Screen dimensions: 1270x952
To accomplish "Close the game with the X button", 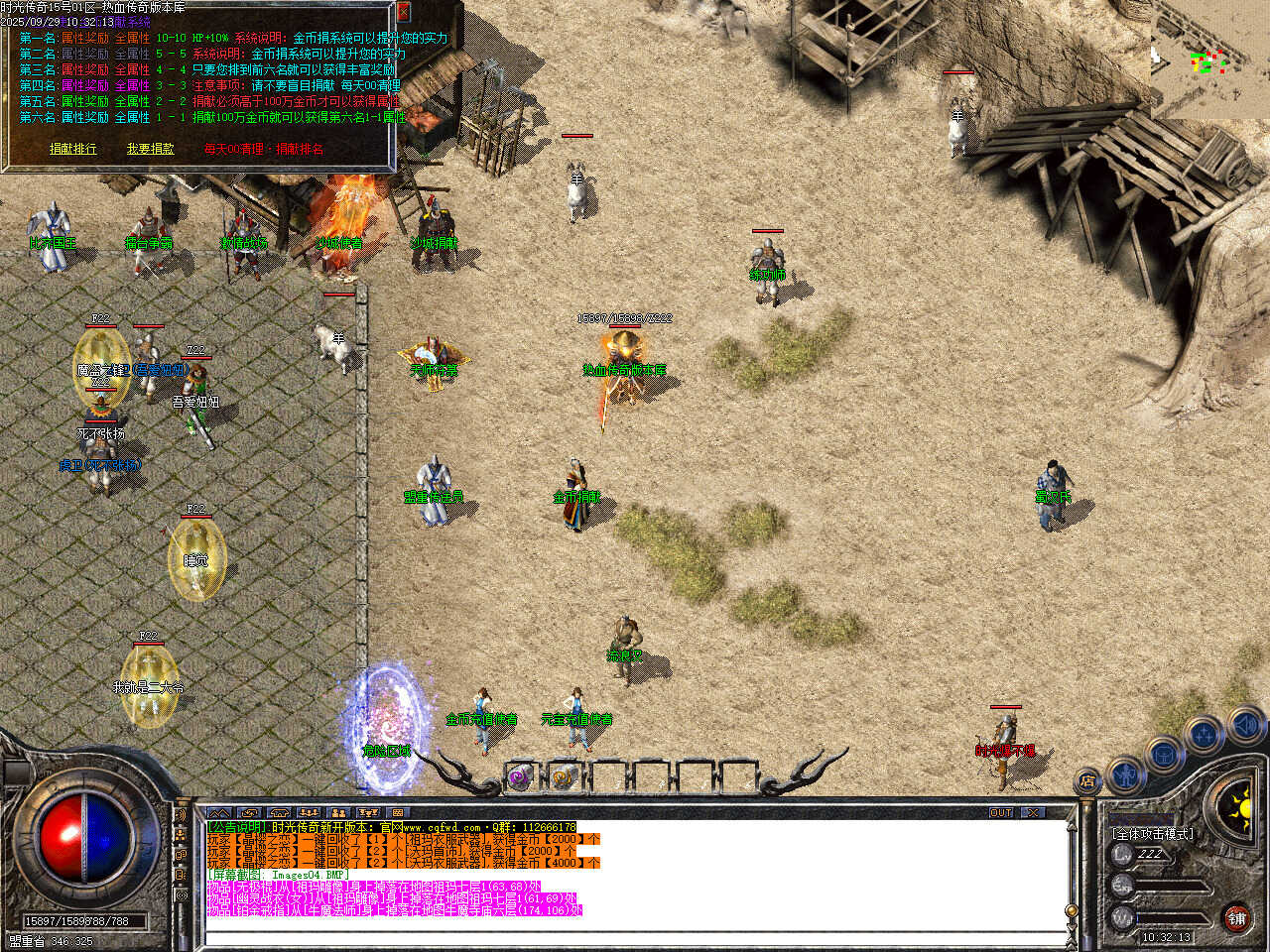I will (1034, 812).
